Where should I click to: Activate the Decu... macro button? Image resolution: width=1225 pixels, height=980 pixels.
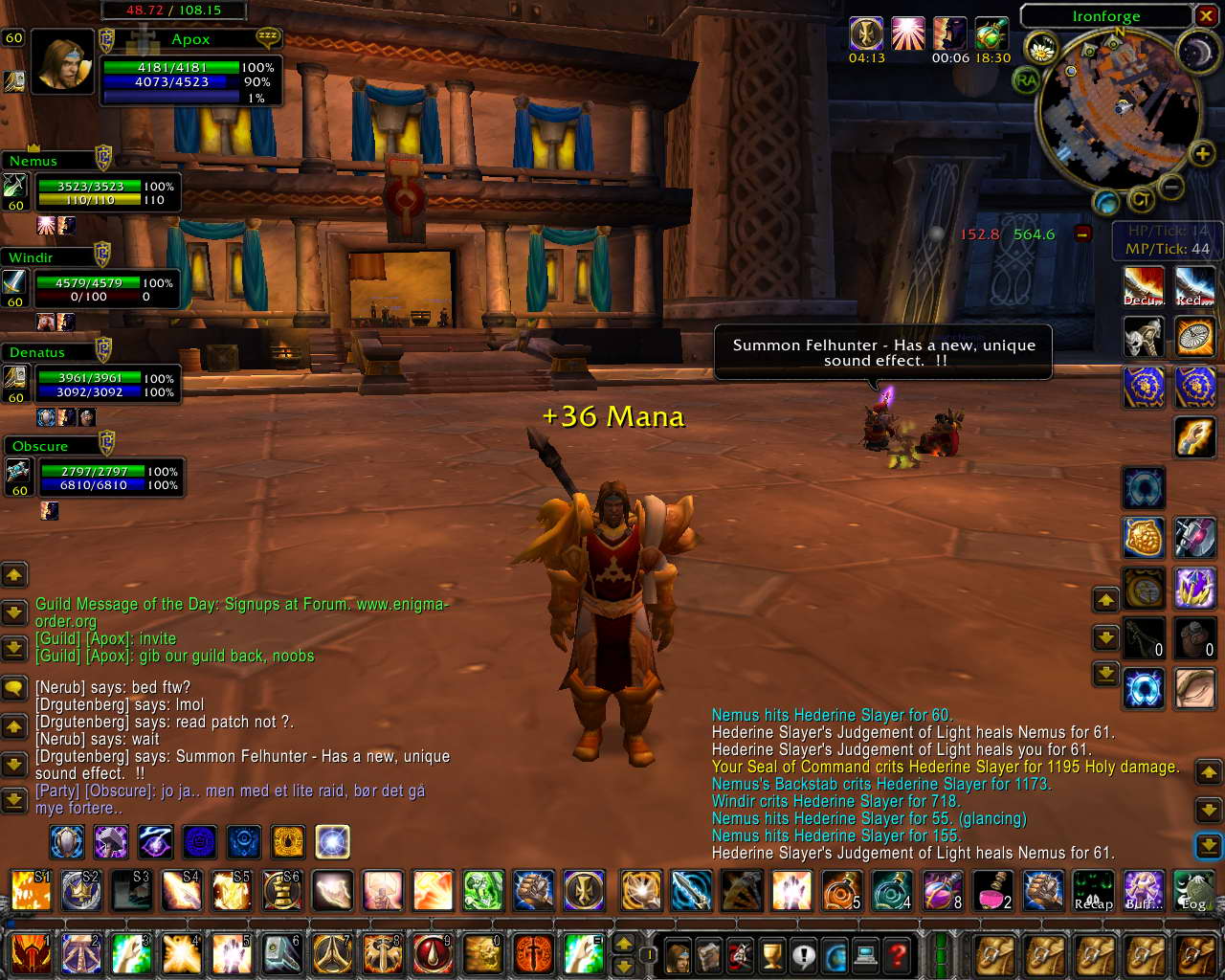tap(1143, 285)
